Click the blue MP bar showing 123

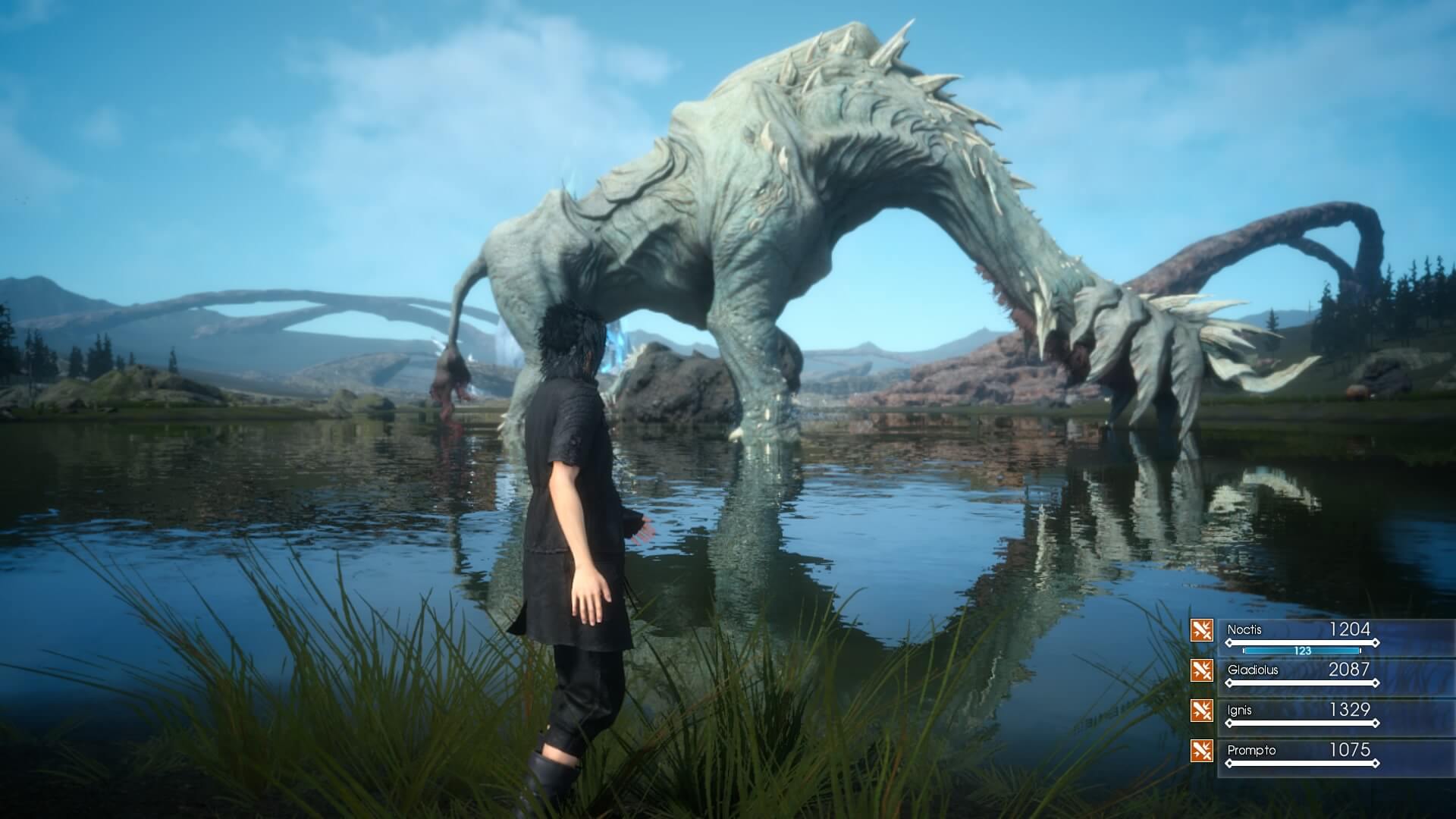click(x=1303, y=651)
